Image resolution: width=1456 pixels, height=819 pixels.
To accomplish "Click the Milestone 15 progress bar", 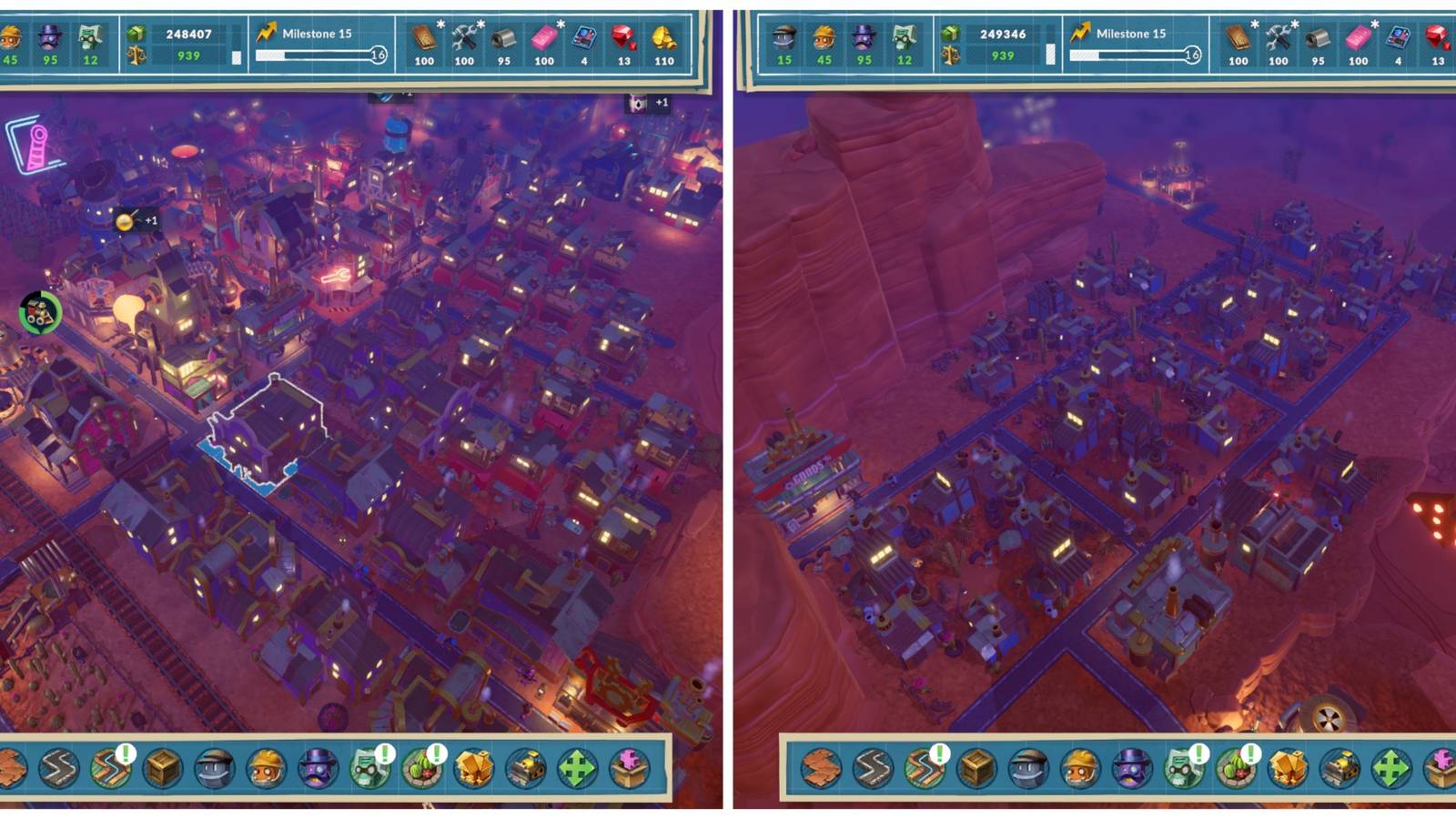I will (314, 55).
